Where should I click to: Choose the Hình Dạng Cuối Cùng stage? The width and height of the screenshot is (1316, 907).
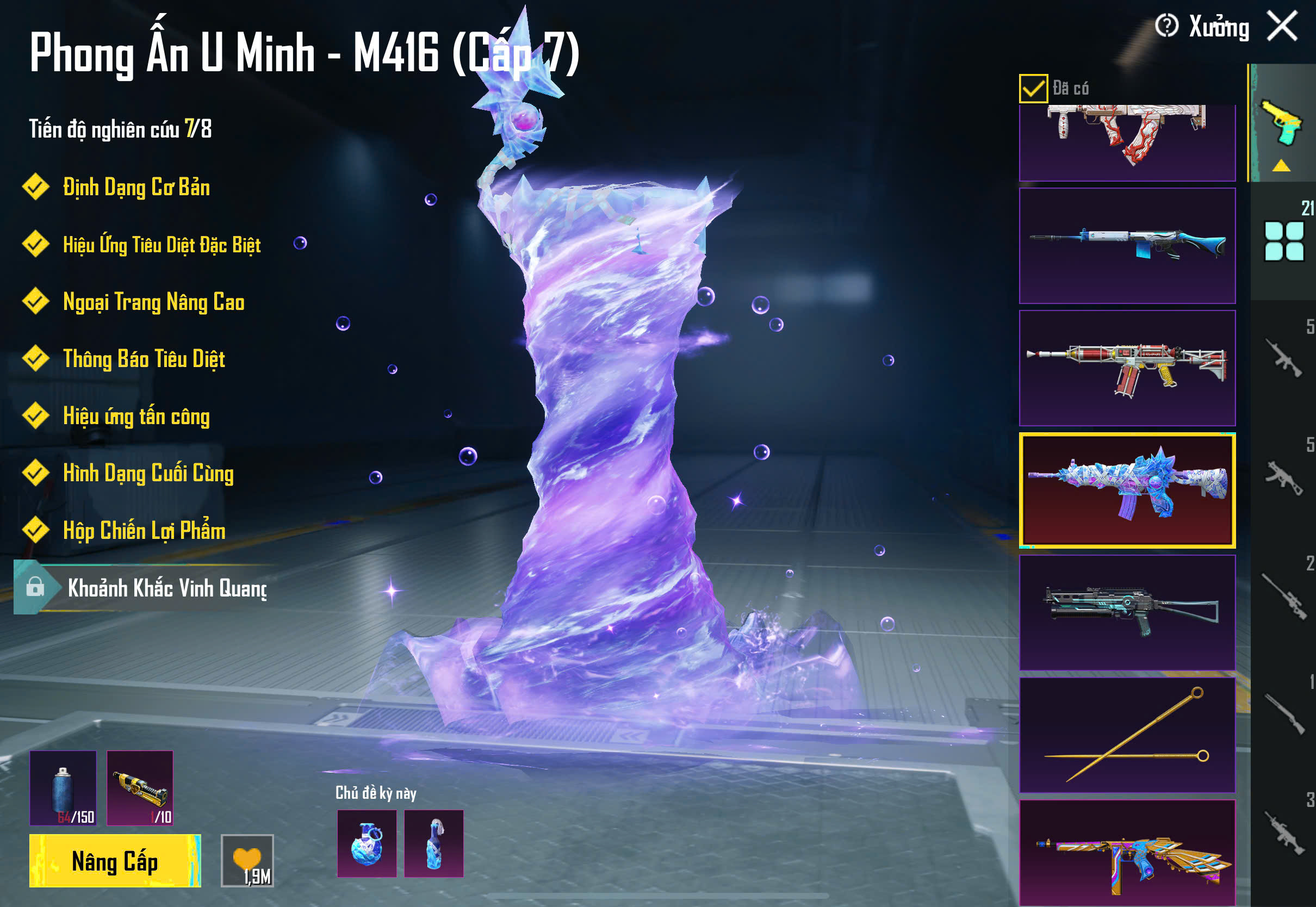148,474
